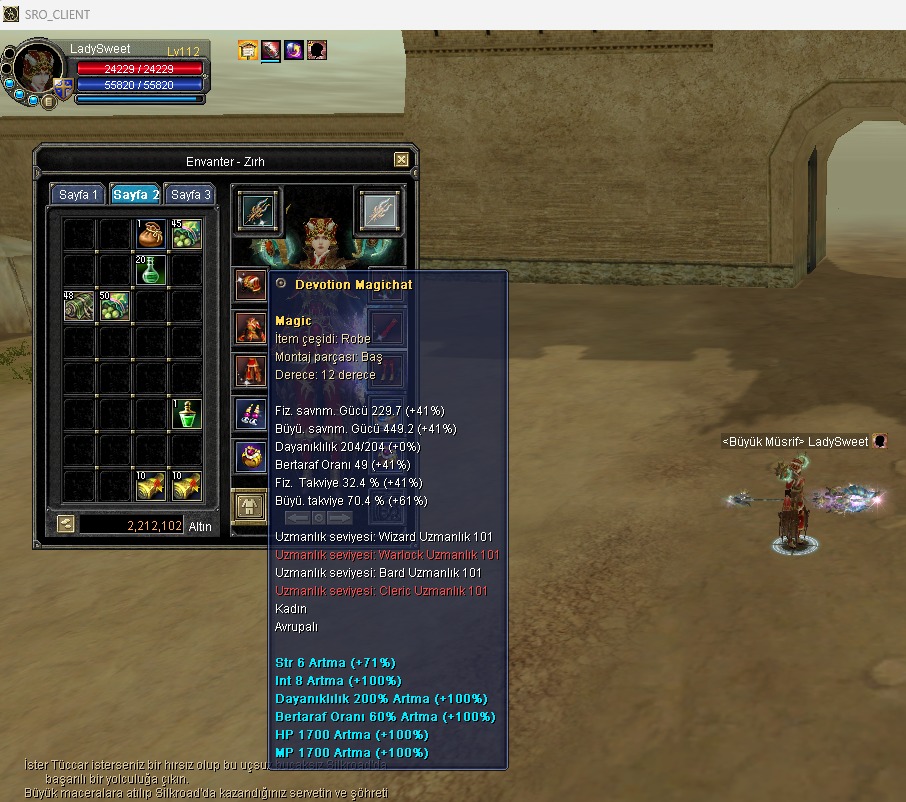
Task: Click the single green bottle item
Action: [x=187, y=414]
